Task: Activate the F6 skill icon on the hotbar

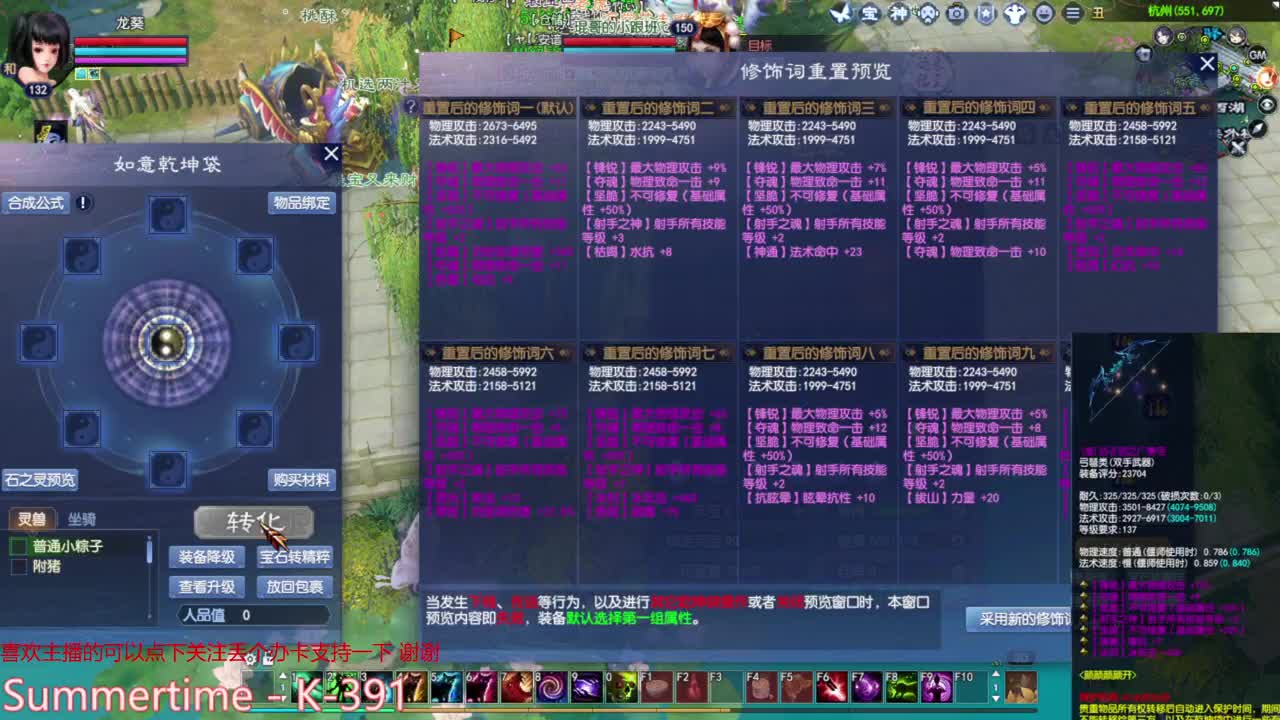Action: click(831, 688)
